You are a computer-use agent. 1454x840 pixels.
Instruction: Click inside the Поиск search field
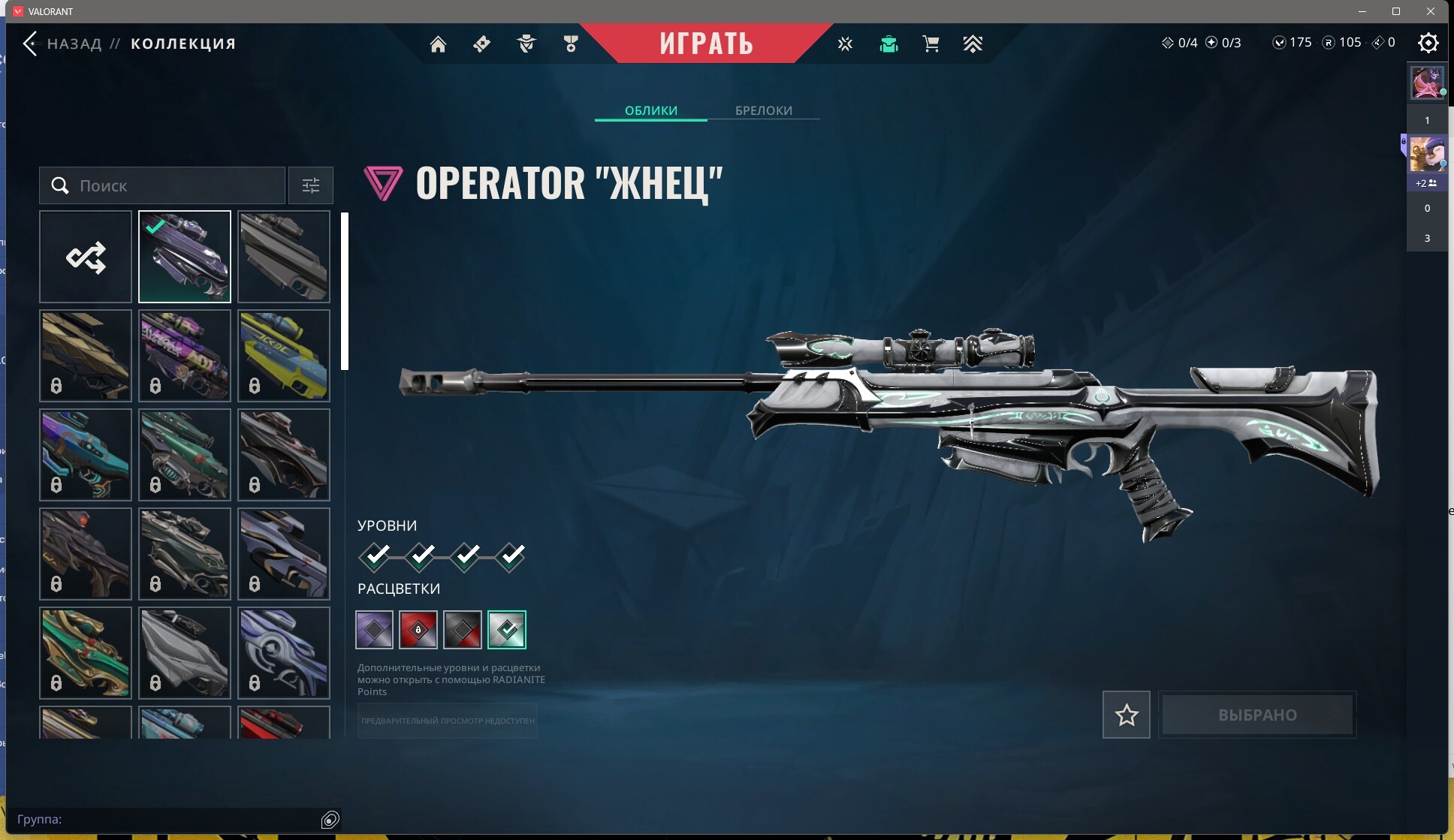click(x=161, y=185)
